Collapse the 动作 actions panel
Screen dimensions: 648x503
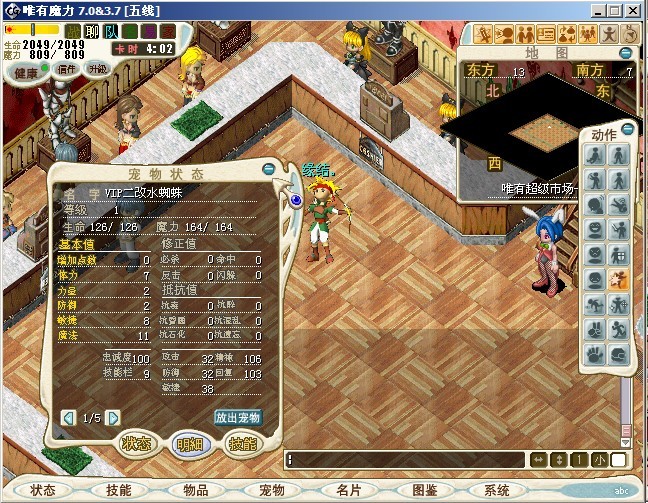pos(627,129)
